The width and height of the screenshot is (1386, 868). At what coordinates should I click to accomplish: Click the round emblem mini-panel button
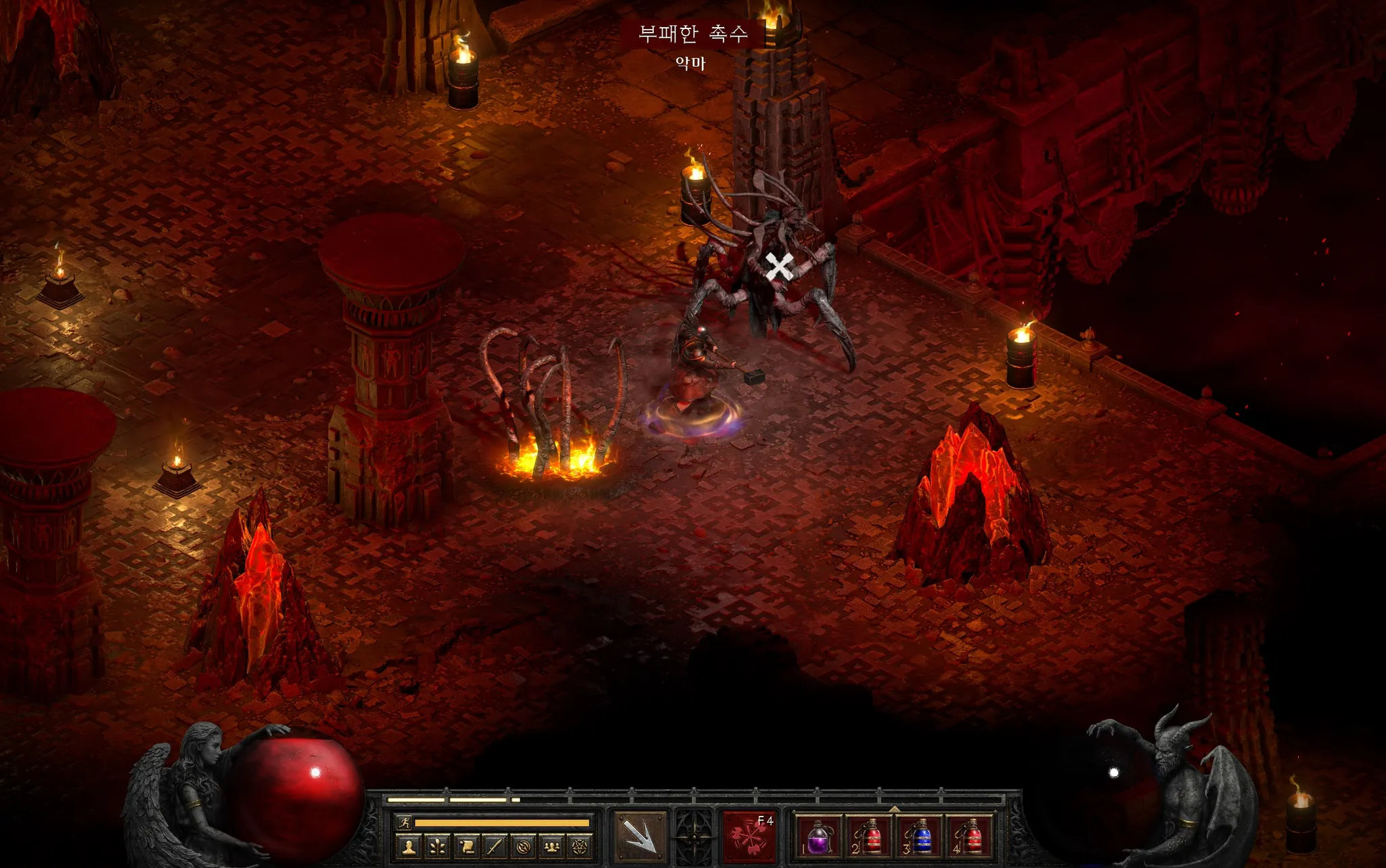click(x=523, y=846)
